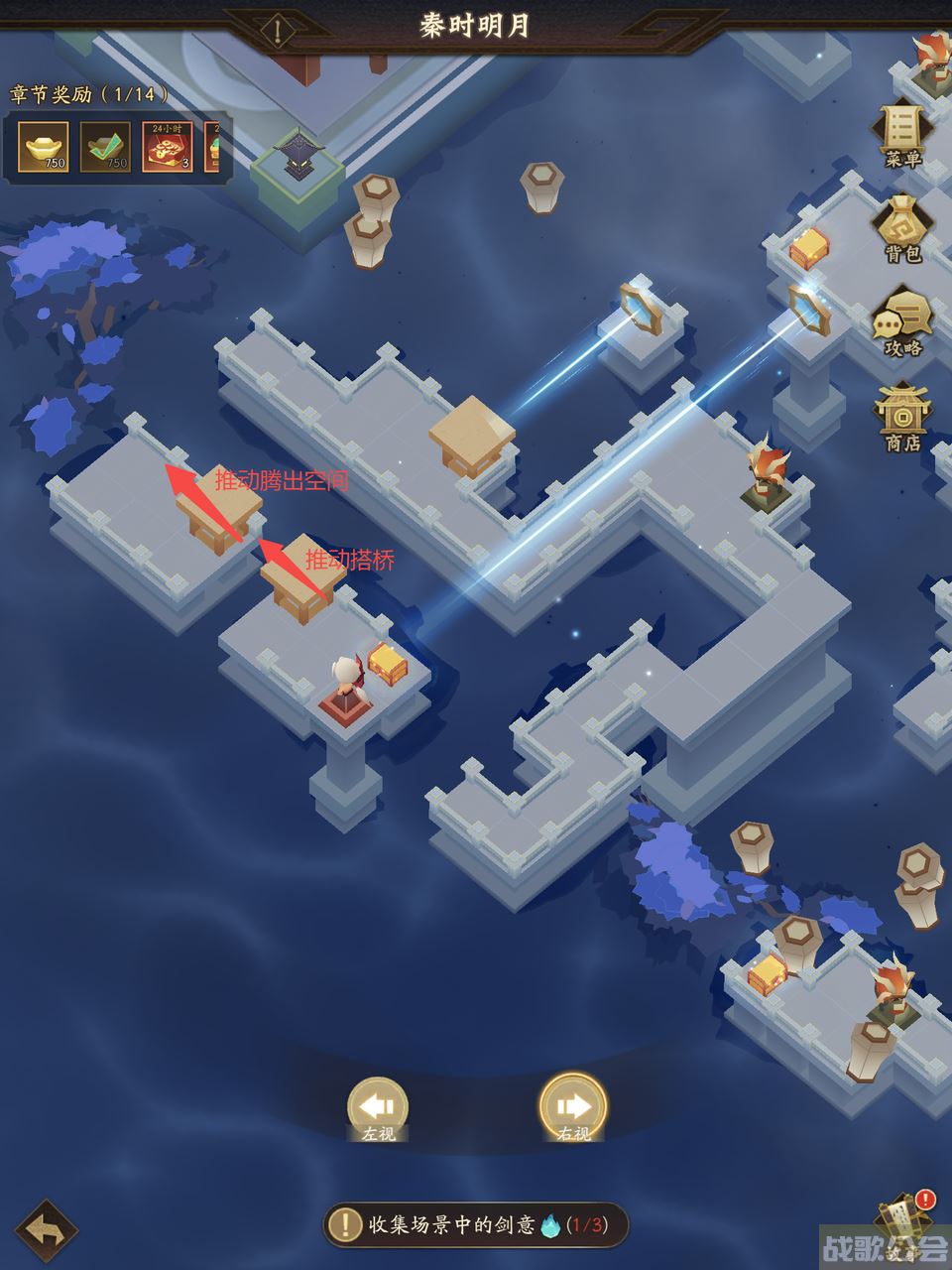Select the green banknote chapter reward

click(105, 147)
